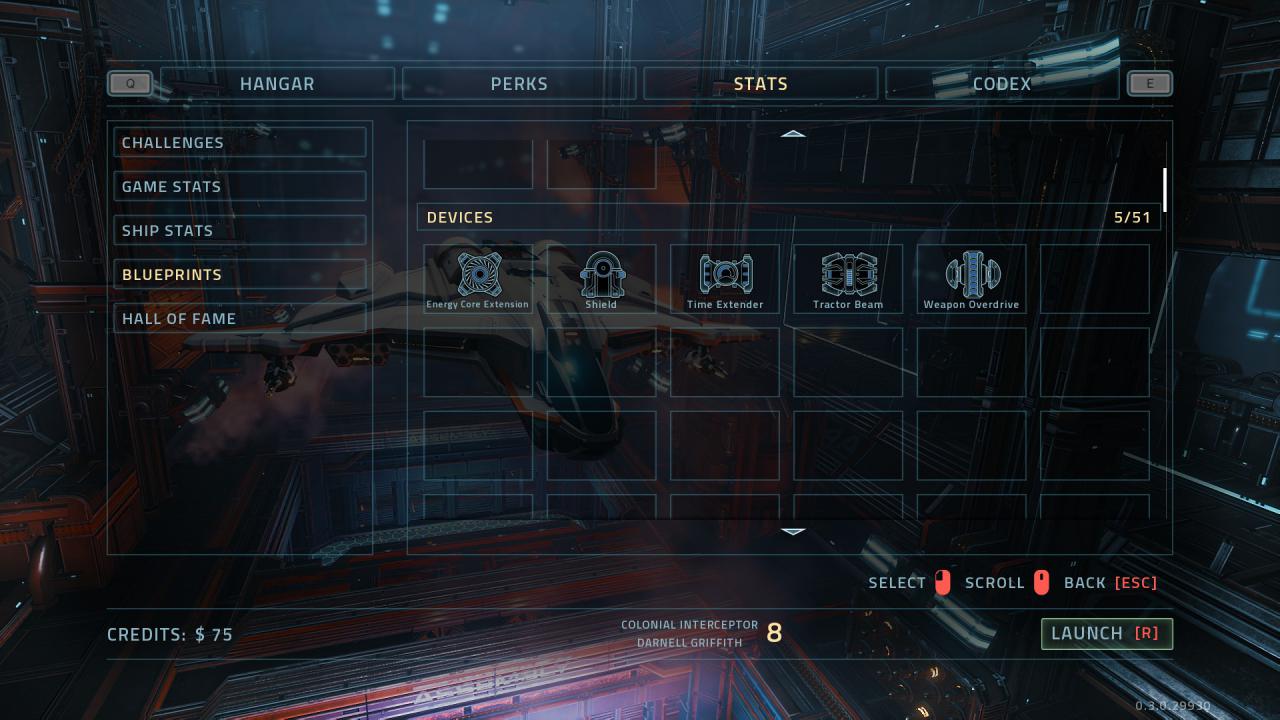Choose the Shield device blueprint
1280x720 pixels.
point(601,279)
